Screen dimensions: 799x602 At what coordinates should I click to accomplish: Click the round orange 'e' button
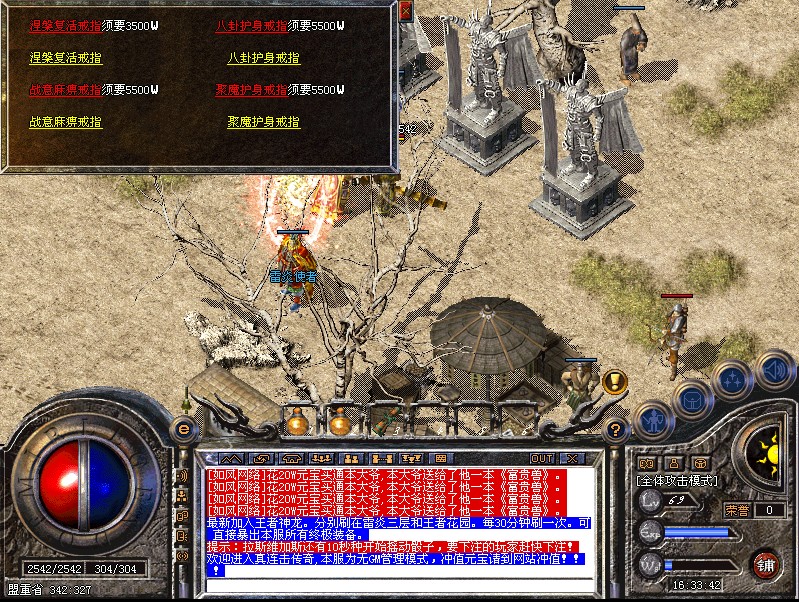pos(183,428)
